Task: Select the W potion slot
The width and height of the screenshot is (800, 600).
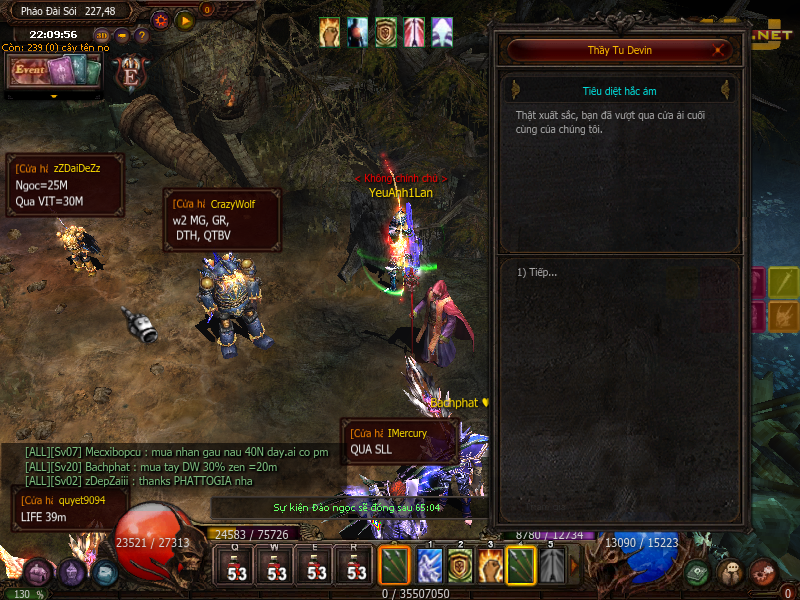Action: (276, 567)
